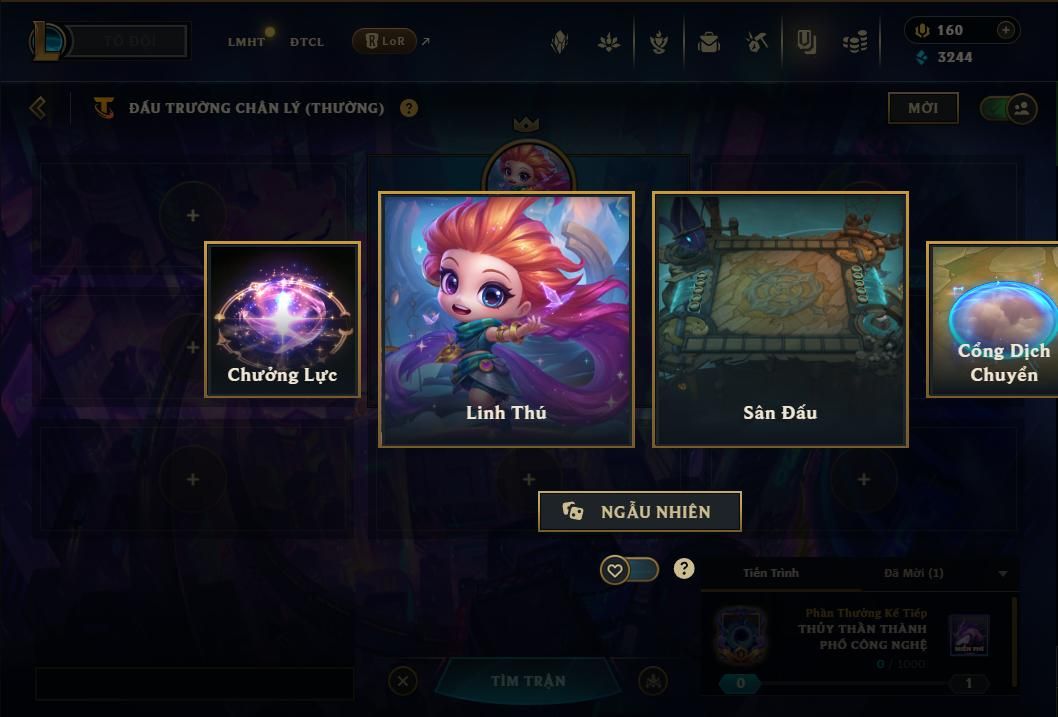The image size is (1058, 717).
Task: Select the Cổng Dịch Chuyển card
Action: (993, 319)
